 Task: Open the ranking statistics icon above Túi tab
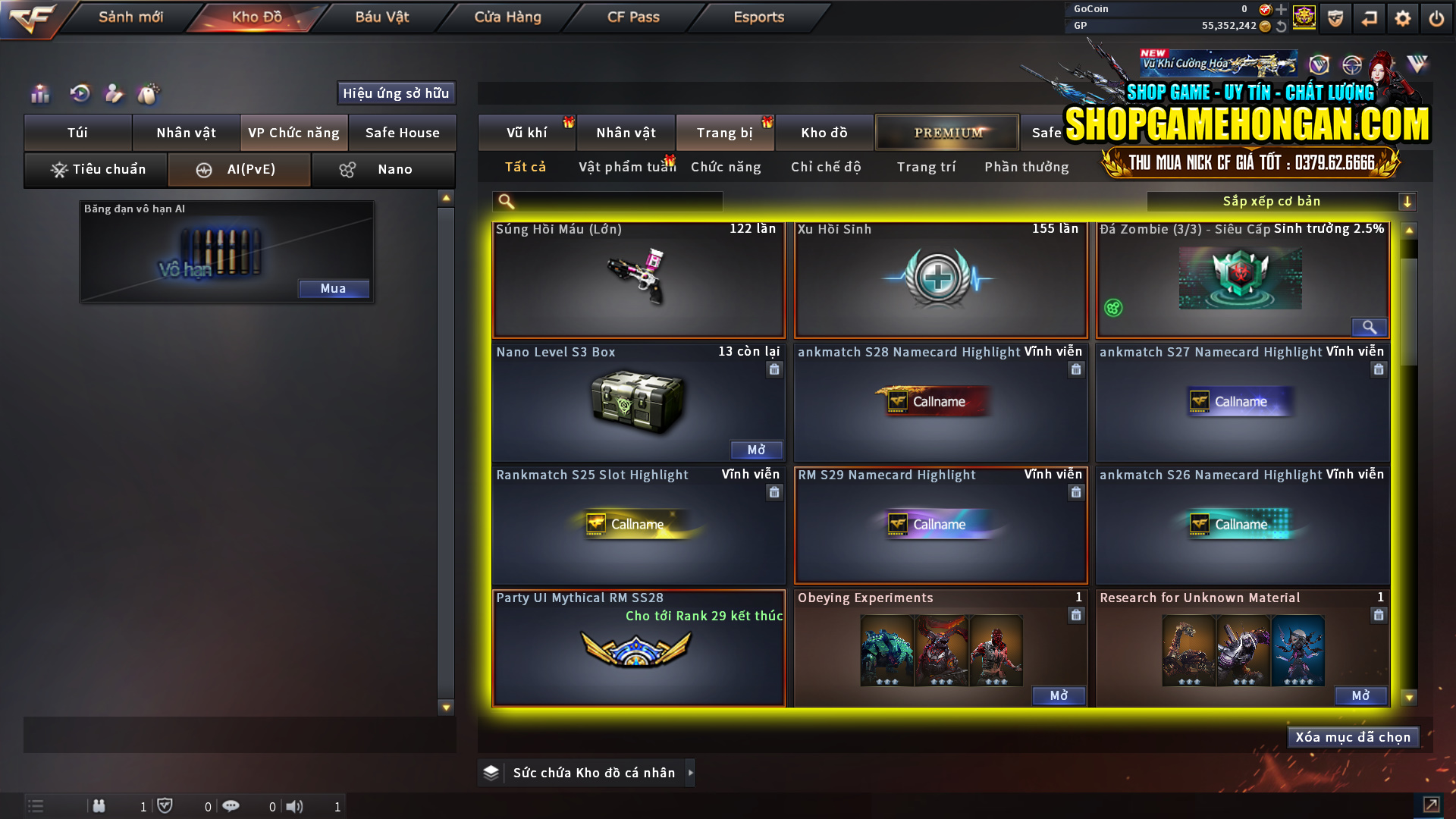(39, 94)
